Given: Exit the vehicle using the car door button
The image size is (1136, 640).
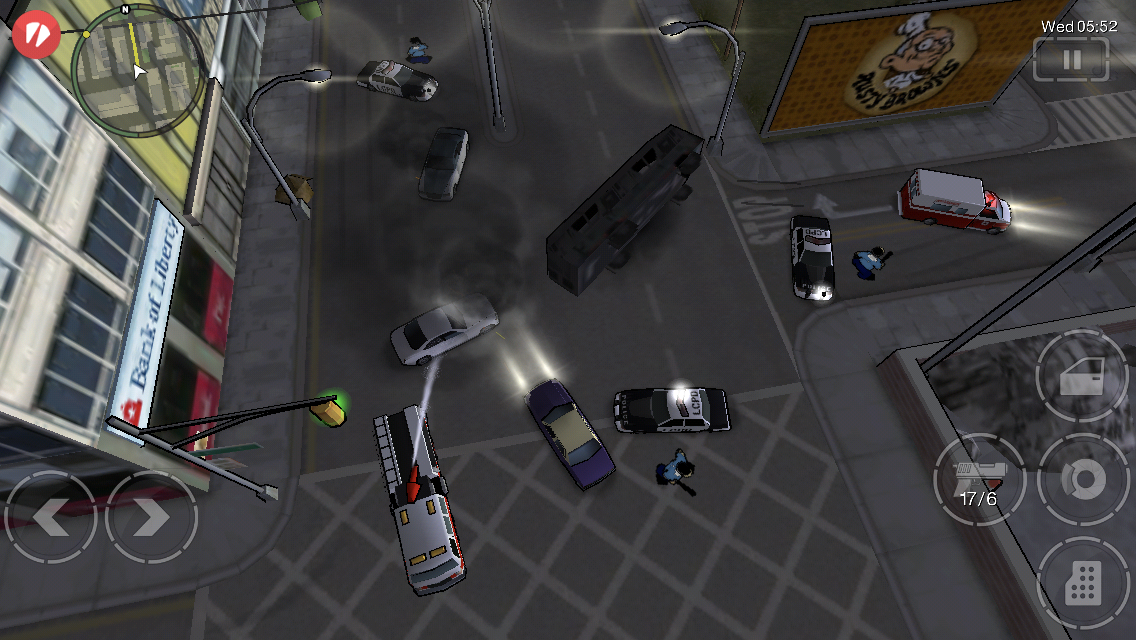Looking at the screenshot, I should [x=1082, y=376].
